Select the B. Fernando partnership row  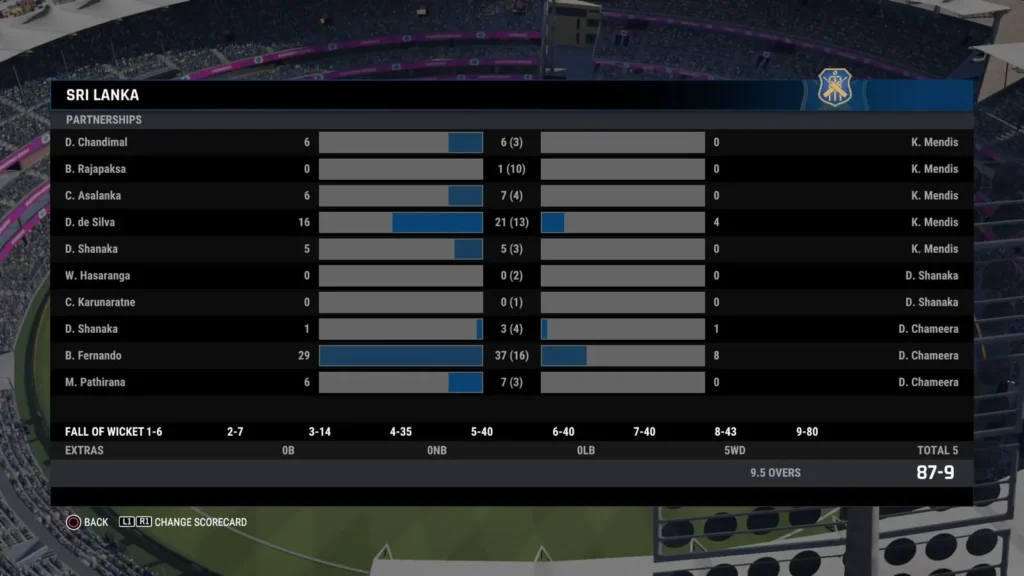(x=511, y=356)
